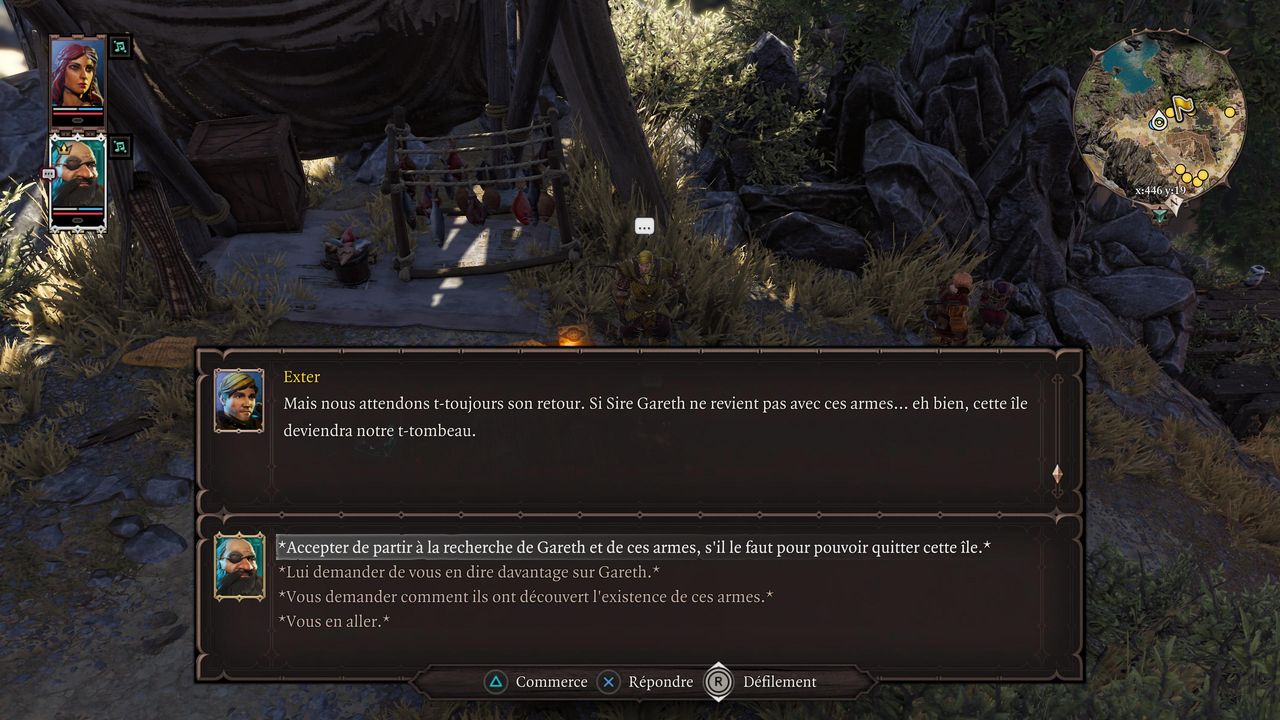Click the dwarf's portrait beside reply options
This screenshot has width=1280, height=720.
(x=240, y=566)
